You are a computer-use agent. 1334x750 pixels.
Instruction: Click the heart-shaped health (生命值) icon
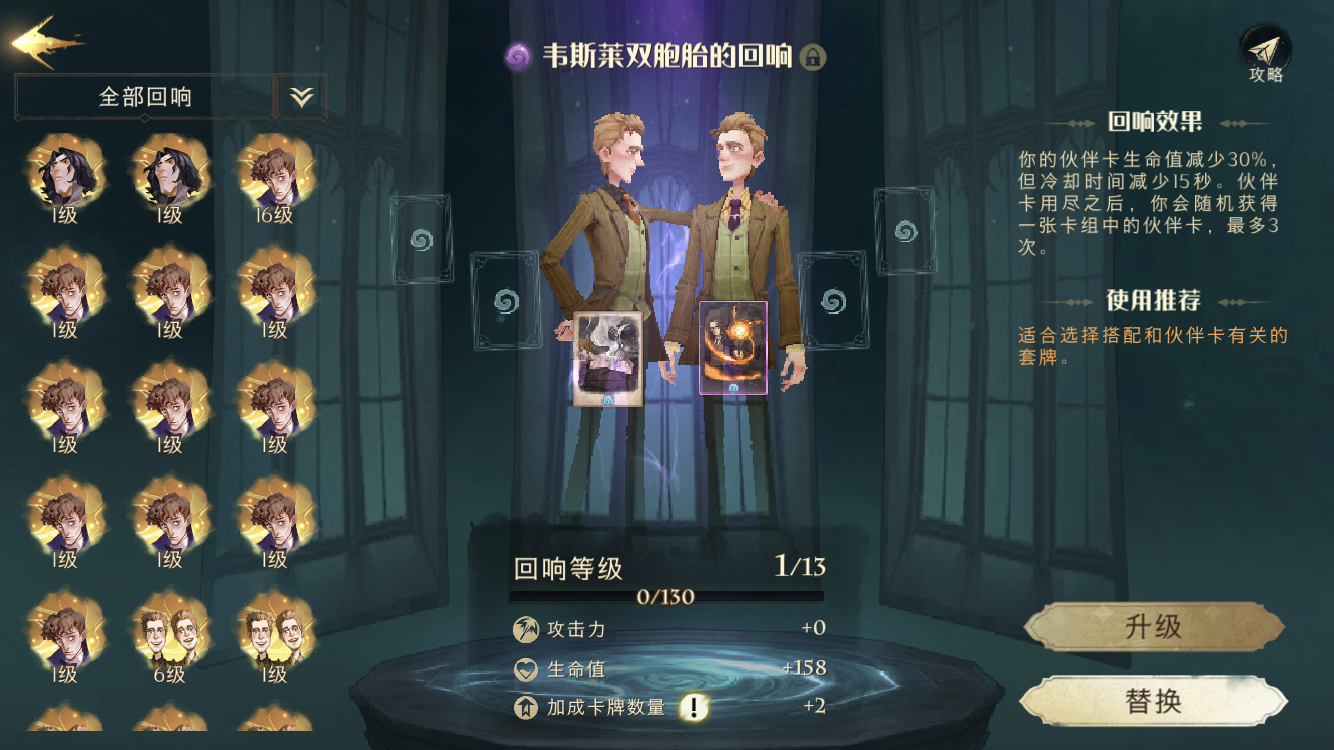[x=524, y=669]
